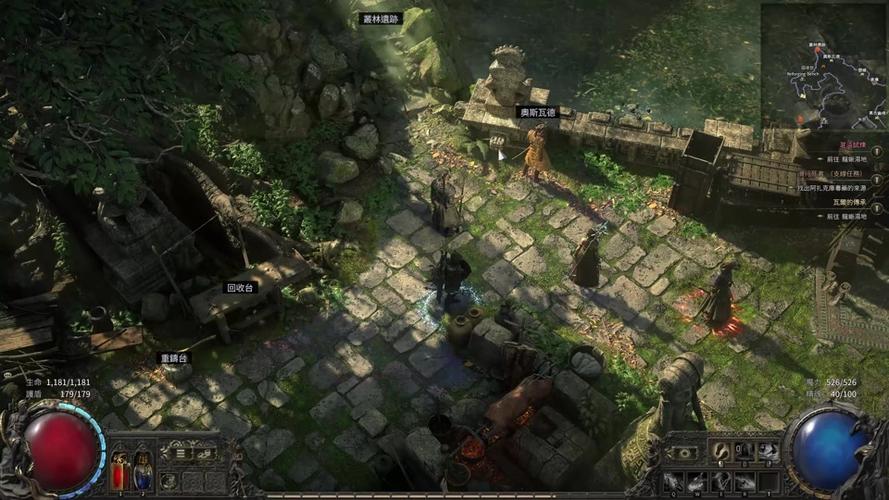
Task: Click the button right of the three-line menu
Action: click(x=203, y=453)
